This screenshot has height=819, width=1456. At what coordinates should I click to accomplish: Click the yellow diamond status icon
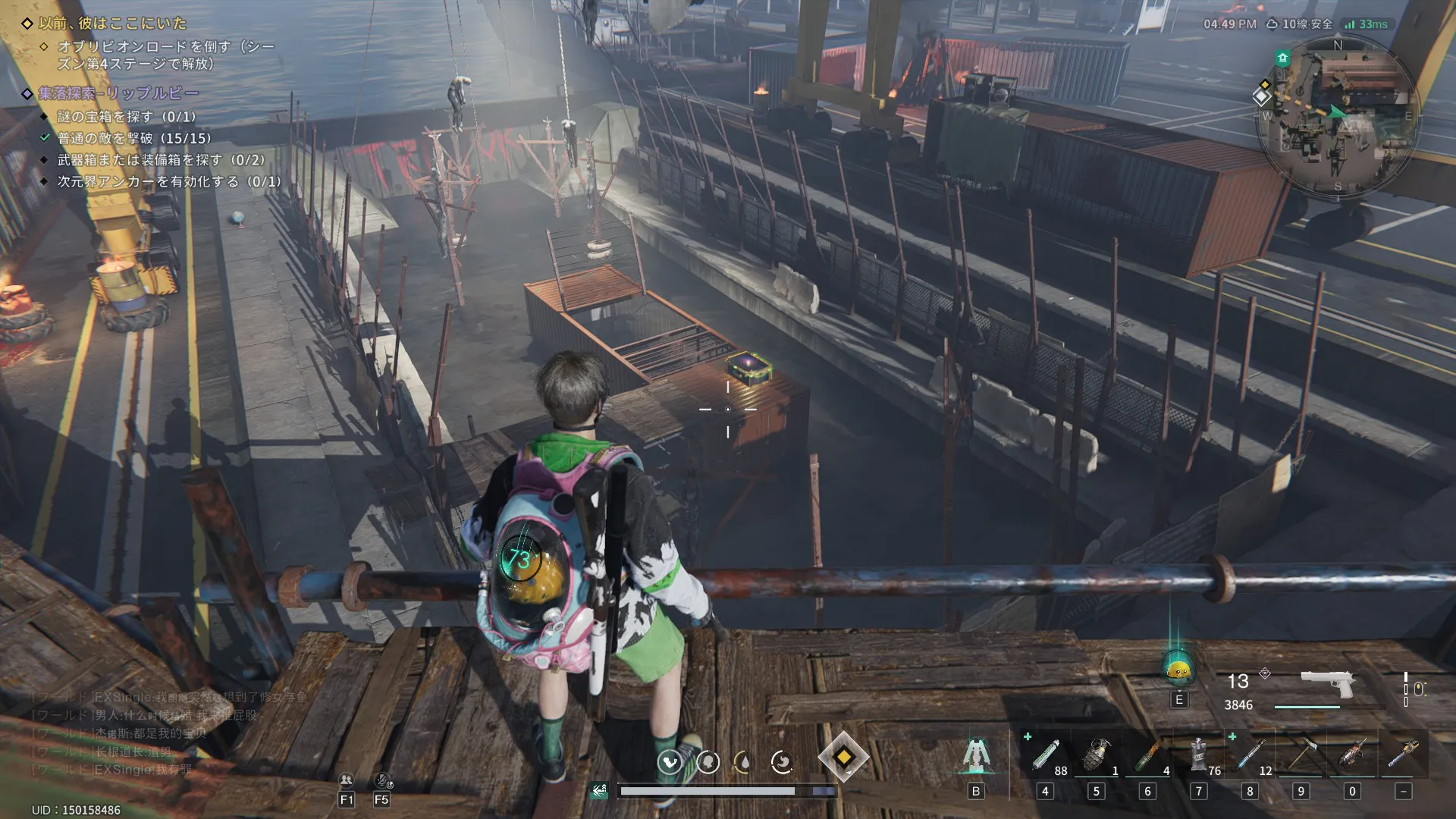click(843, 757)
